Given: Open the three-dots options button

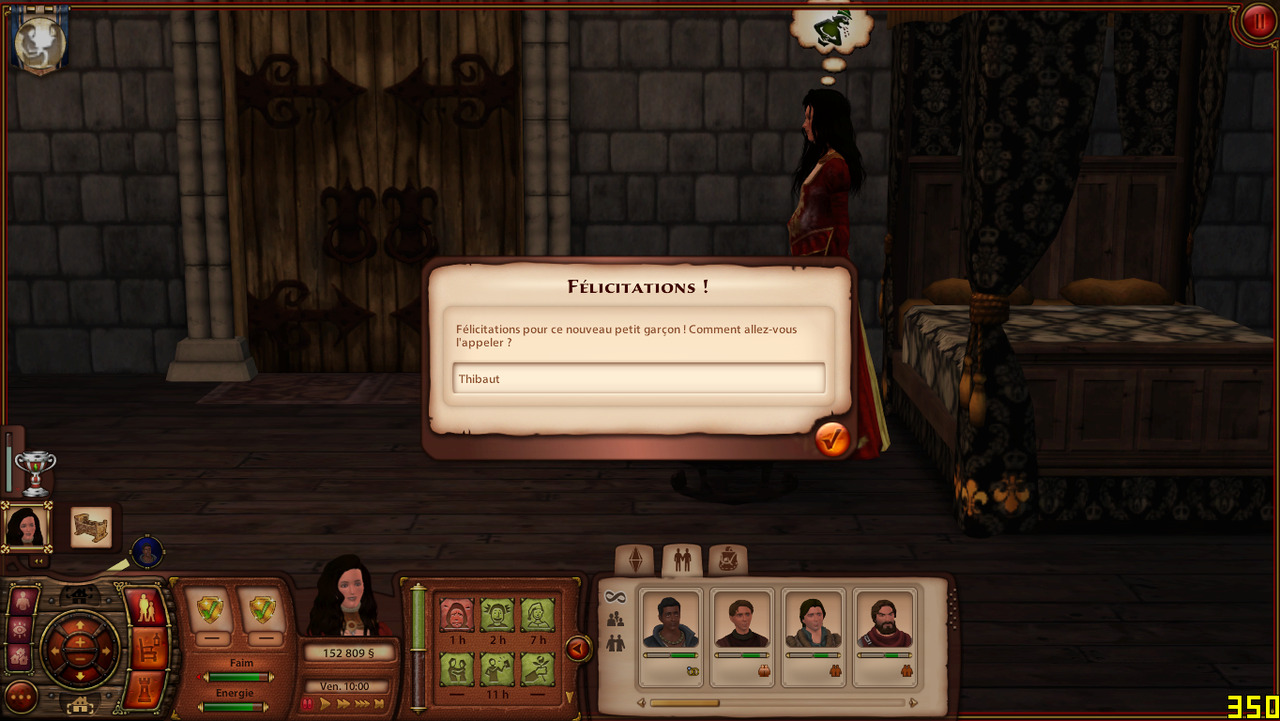Looking at the screenshot, I should [21, 696].
